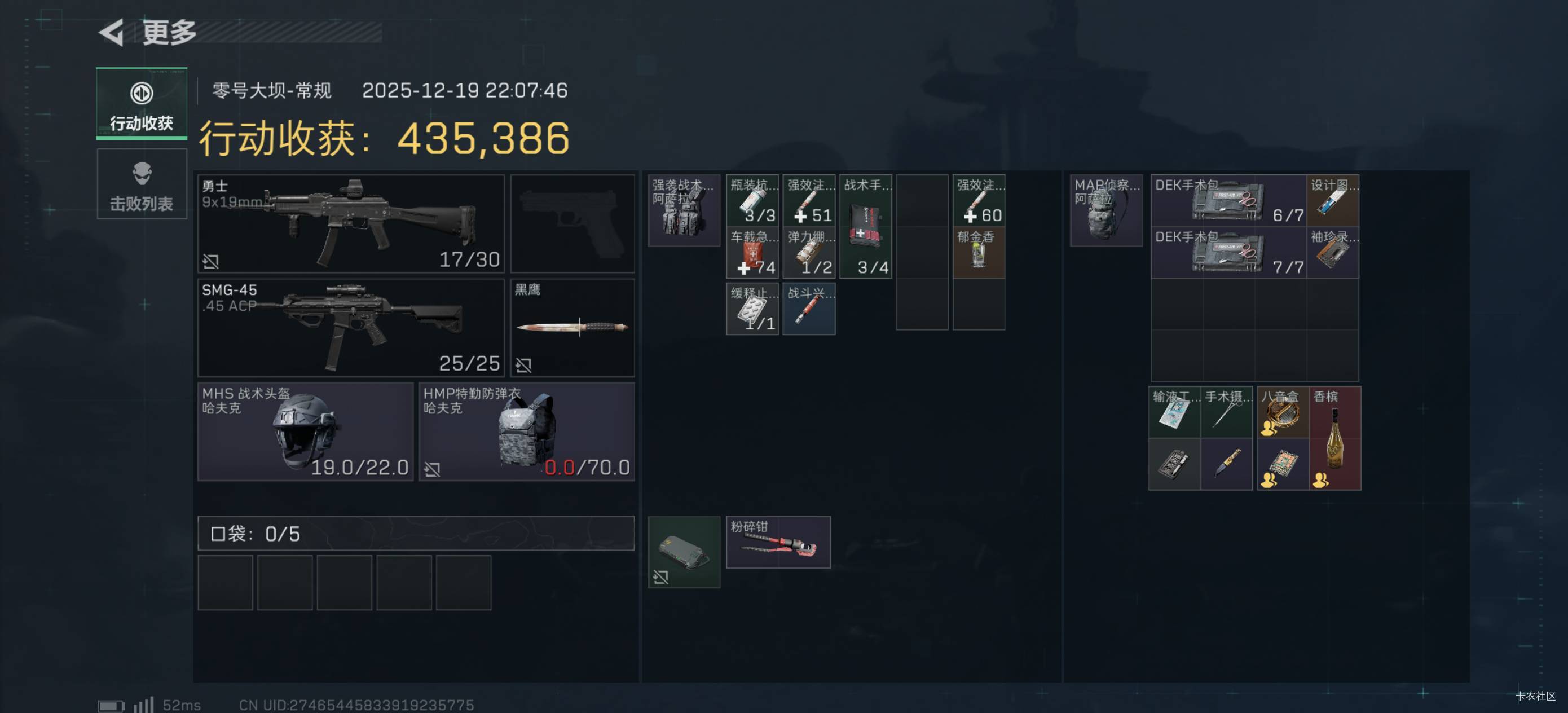Select the 战斗兴 stimulant injector
Viewport: 1568px width, 713px height.
808,308
